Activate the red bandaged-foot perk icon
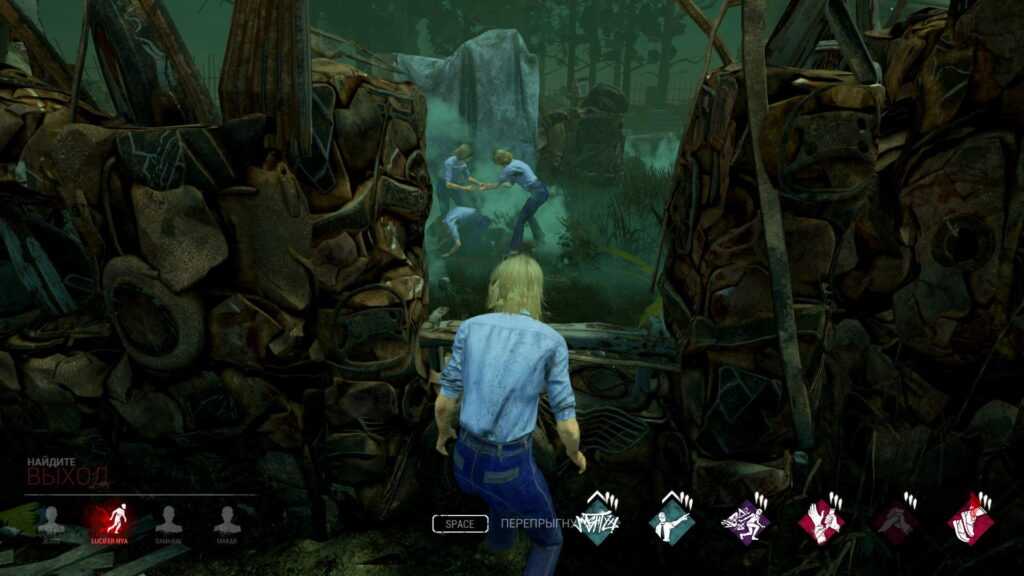Screen dimensions: 1024x576 click(970, 521)
